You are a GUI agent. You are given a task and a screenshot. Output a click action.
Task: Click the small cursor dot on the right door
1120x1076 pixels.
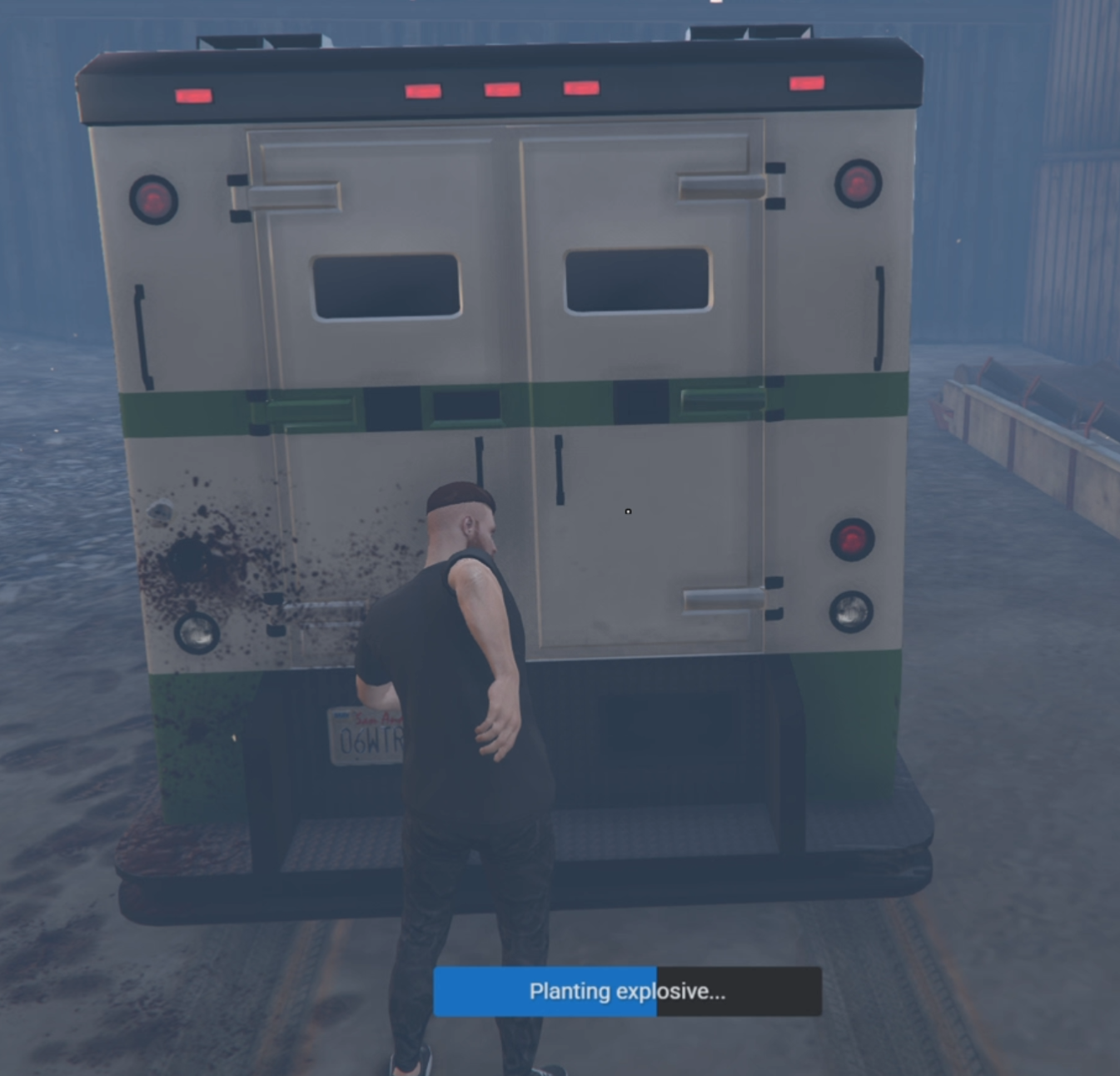point(628,511)
